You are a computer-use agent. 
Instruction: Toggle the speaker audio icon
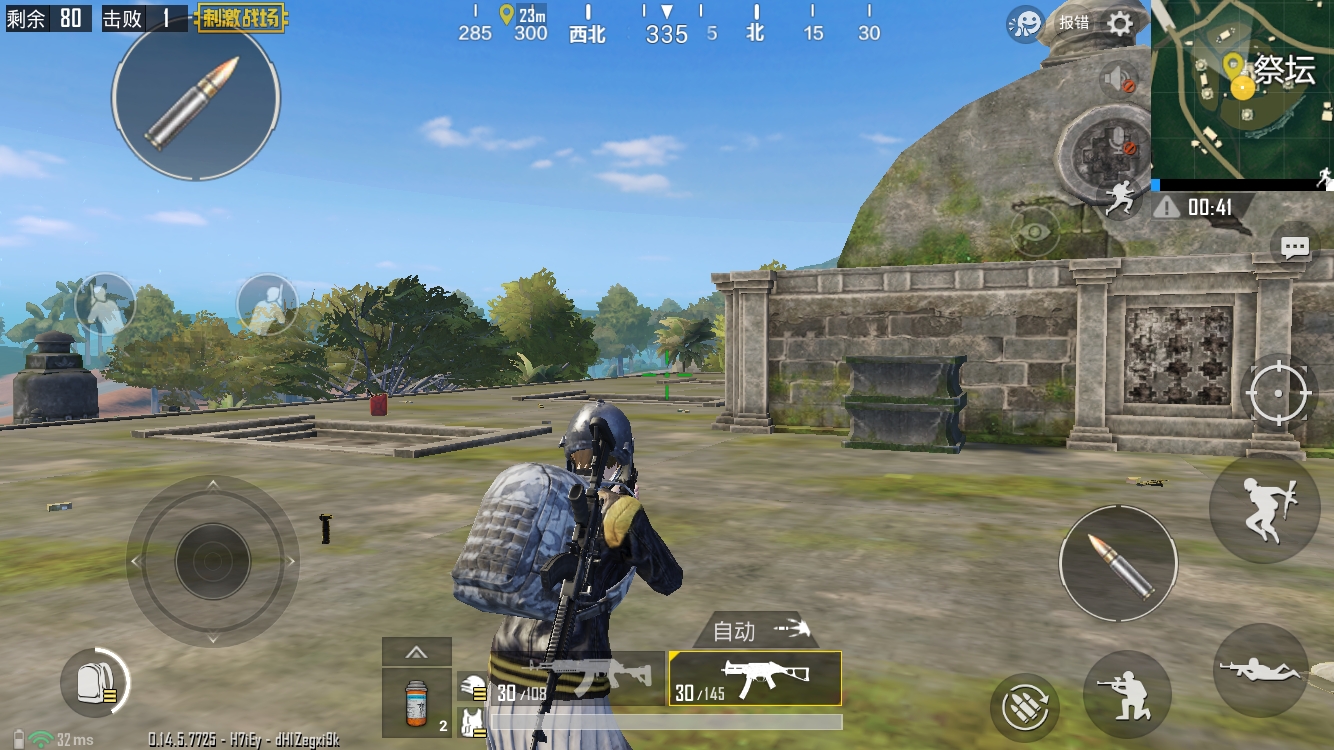tap(1119, 79)
